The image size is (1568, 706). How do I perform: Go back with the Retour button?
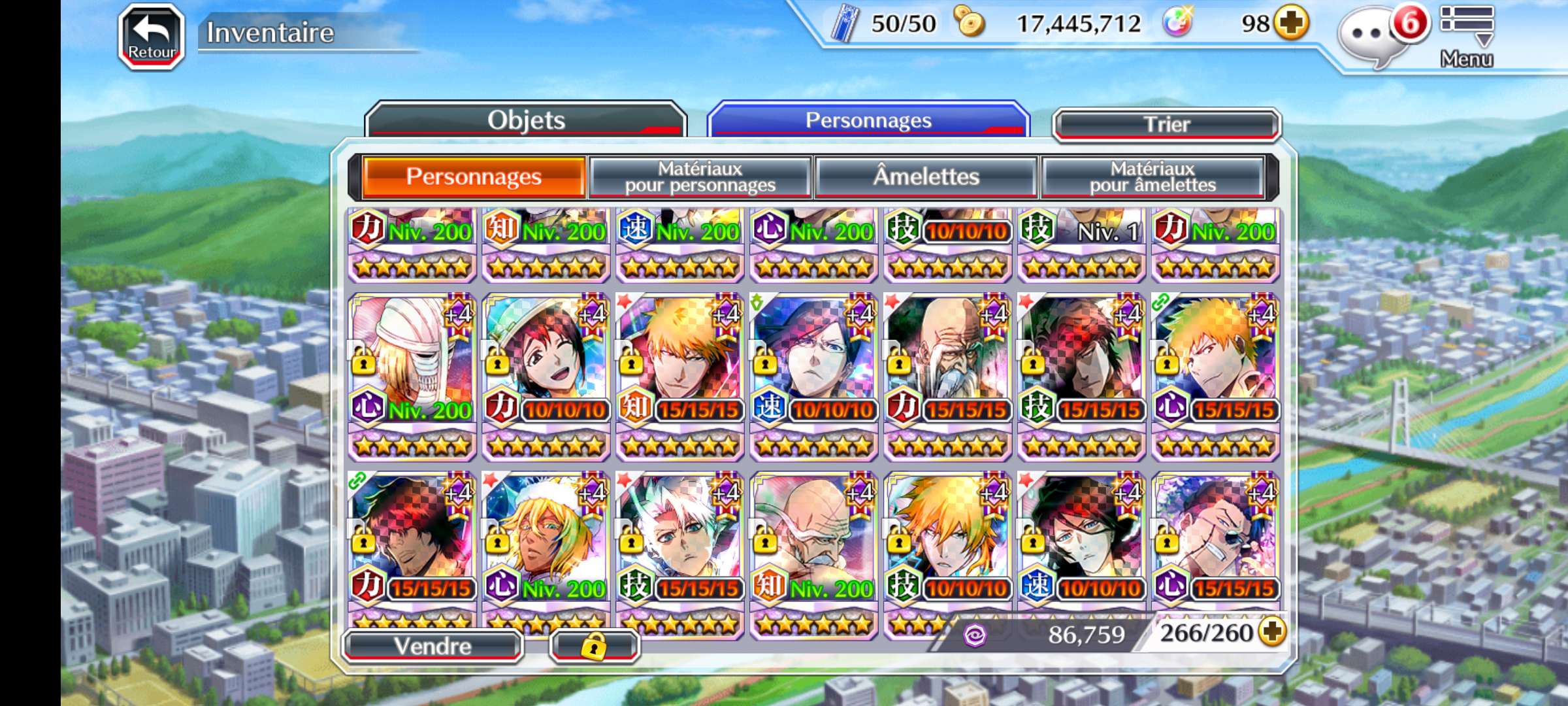point(151,37)
